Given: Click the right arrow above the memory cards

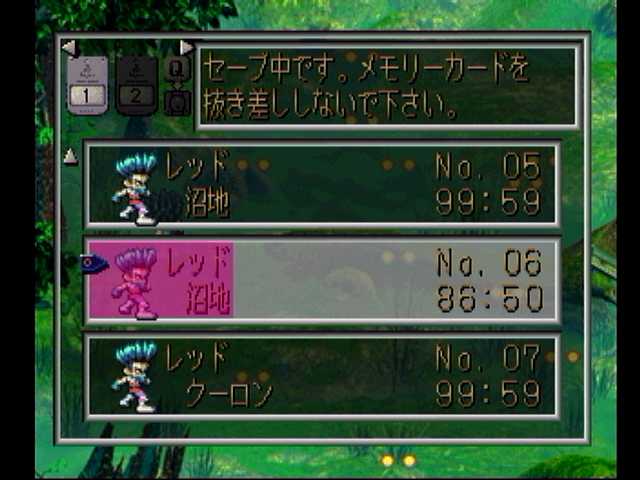Looking at the screenshot, I should 186,47.
